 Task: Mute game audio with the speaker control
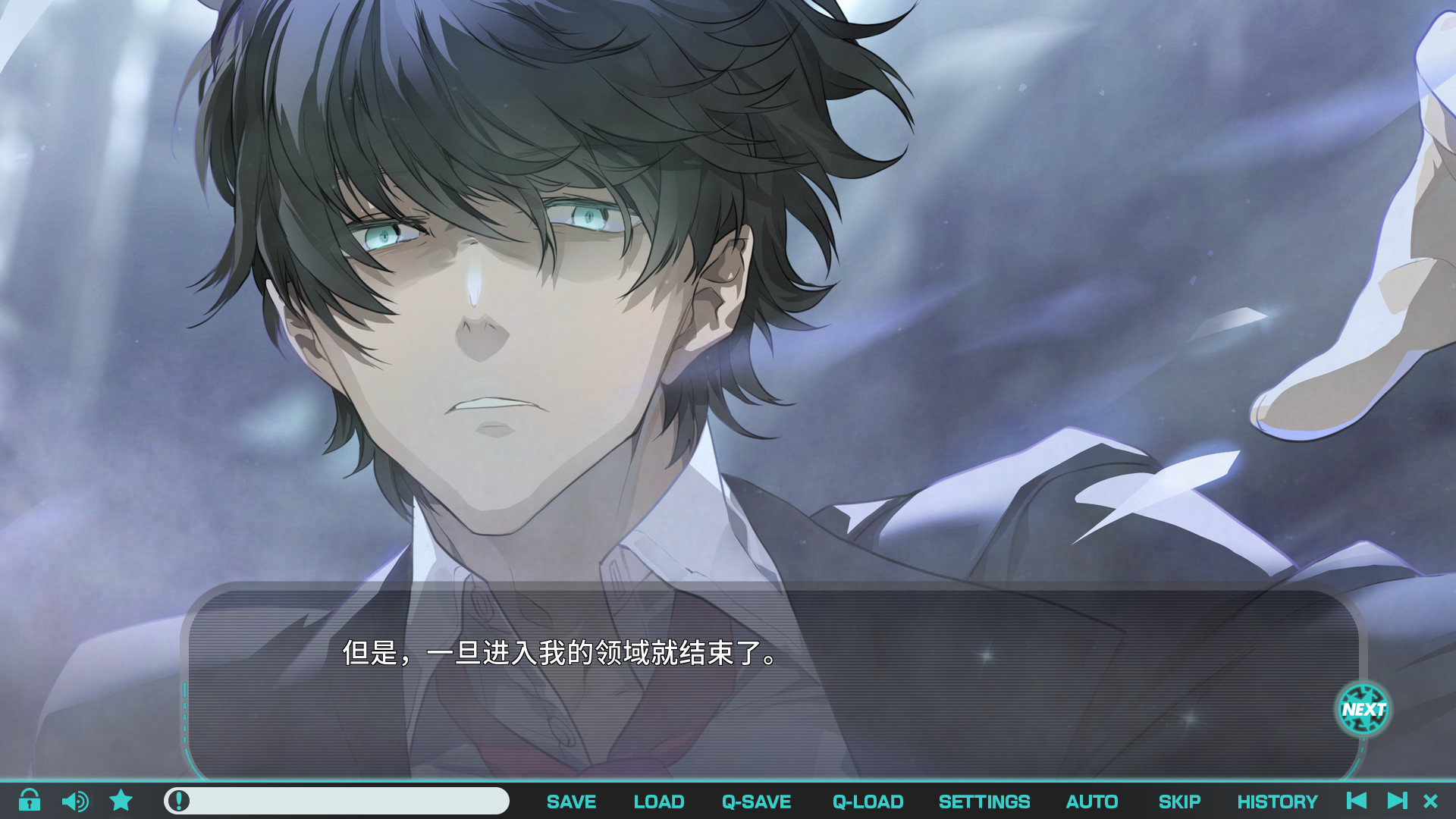pyautogui.click(x=75, y=801)
